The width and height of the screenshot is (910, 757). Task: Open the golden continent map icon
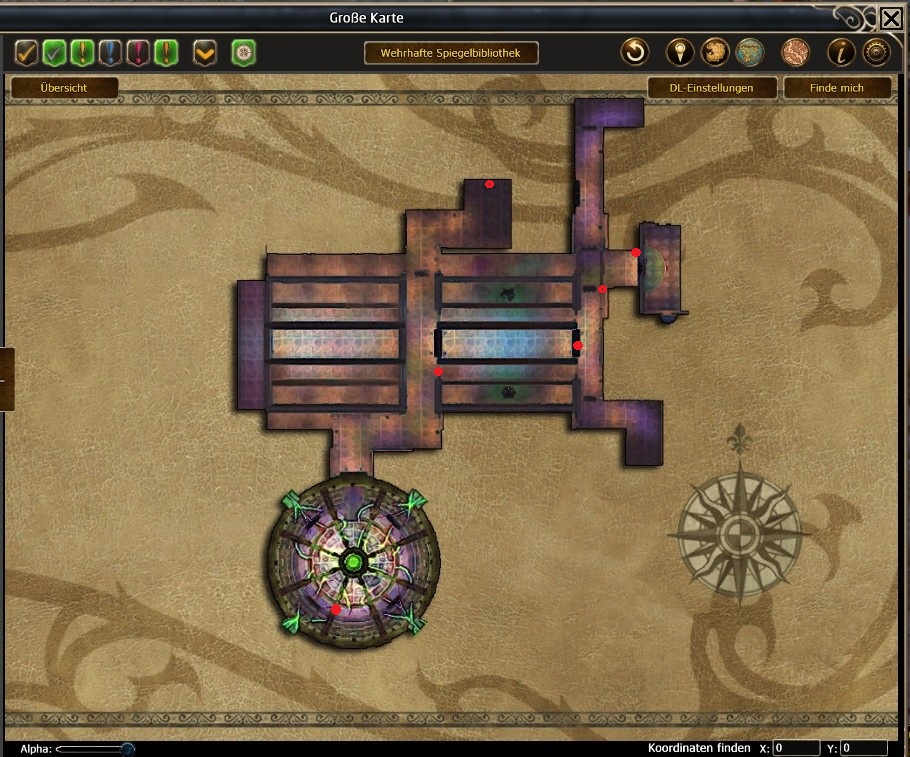tap(714, 52)
